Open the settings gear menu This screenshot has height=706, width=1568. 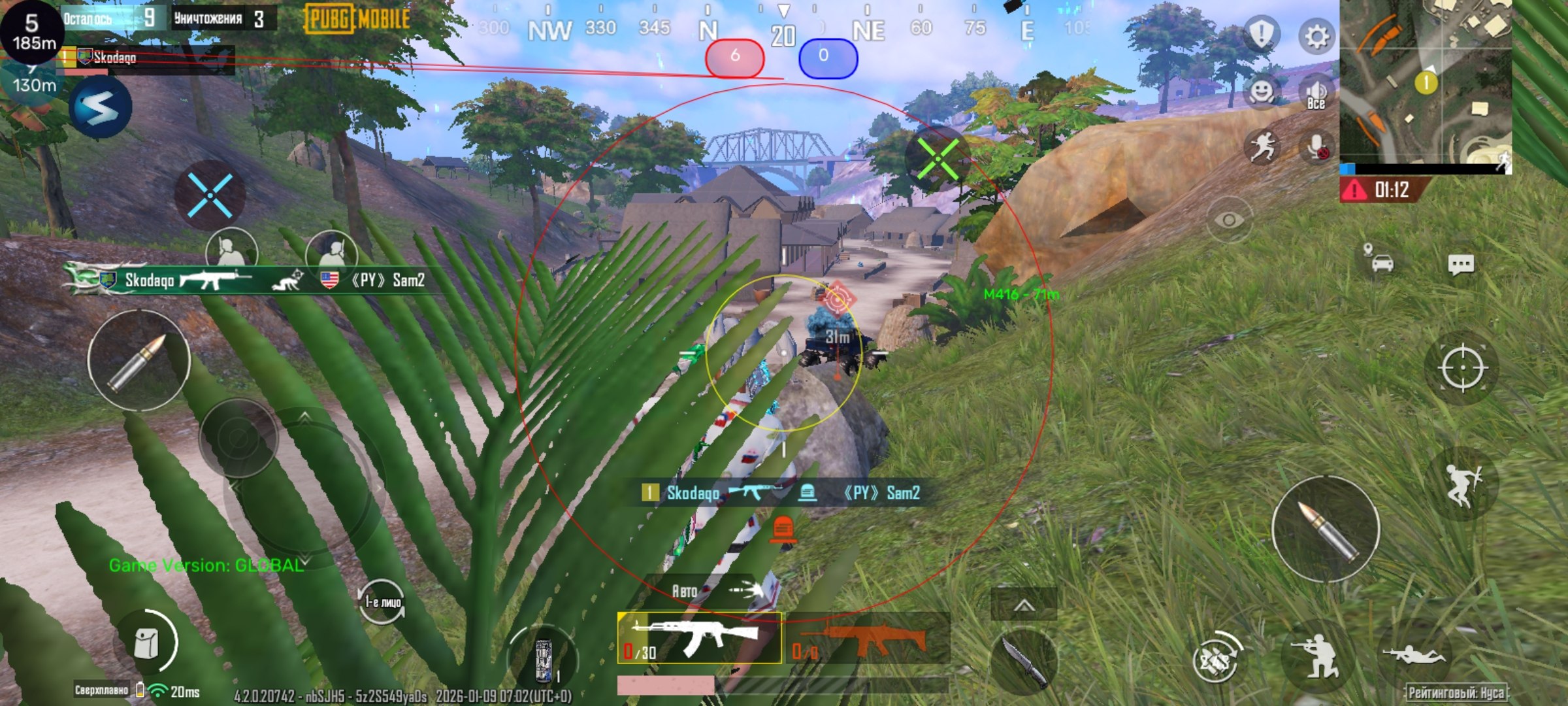pos(1316,37)
